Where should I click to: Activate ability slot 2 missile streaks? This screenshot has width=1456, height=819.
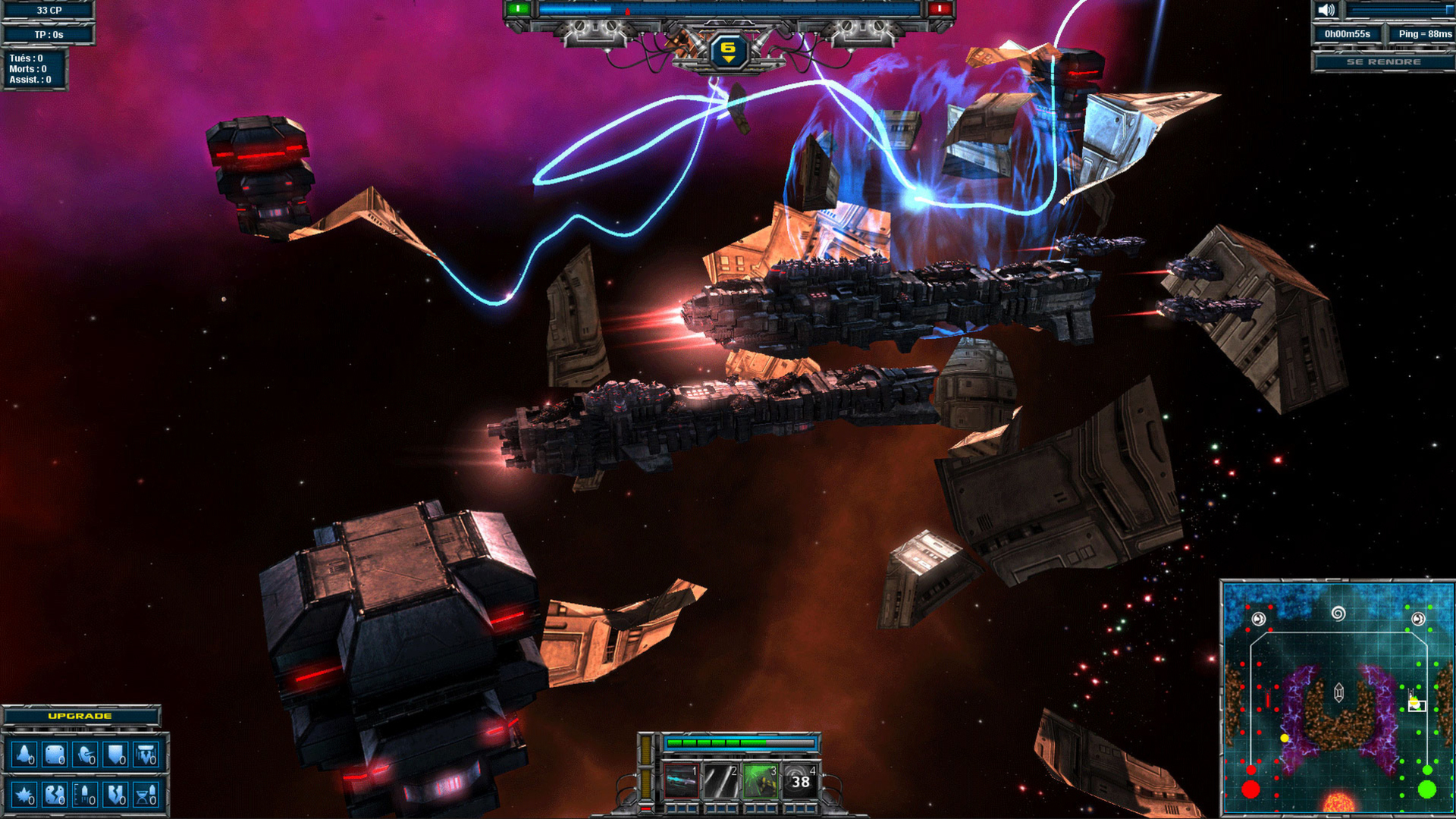tap(720, 781)
